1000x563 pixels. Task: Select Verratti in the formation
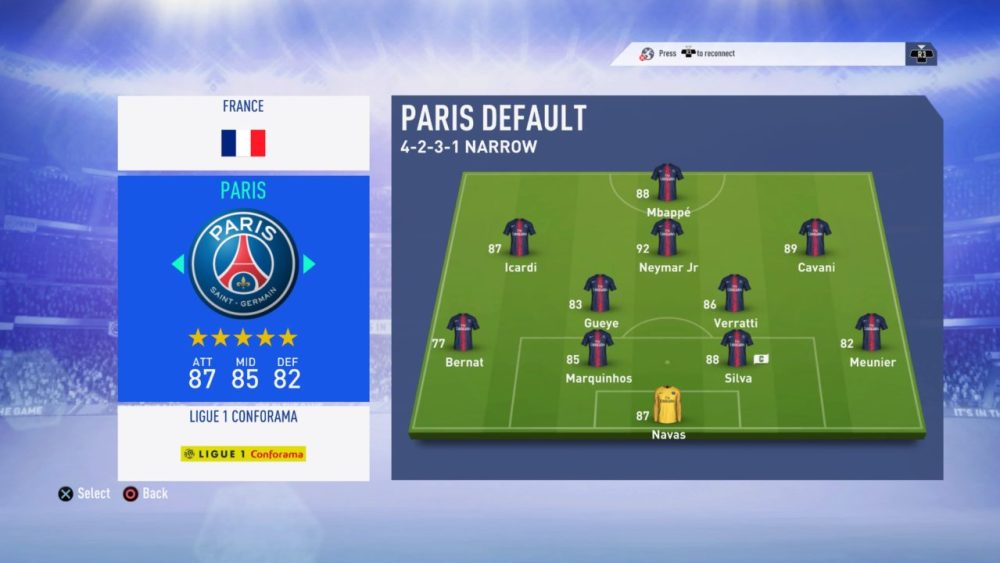pos(734,293)
